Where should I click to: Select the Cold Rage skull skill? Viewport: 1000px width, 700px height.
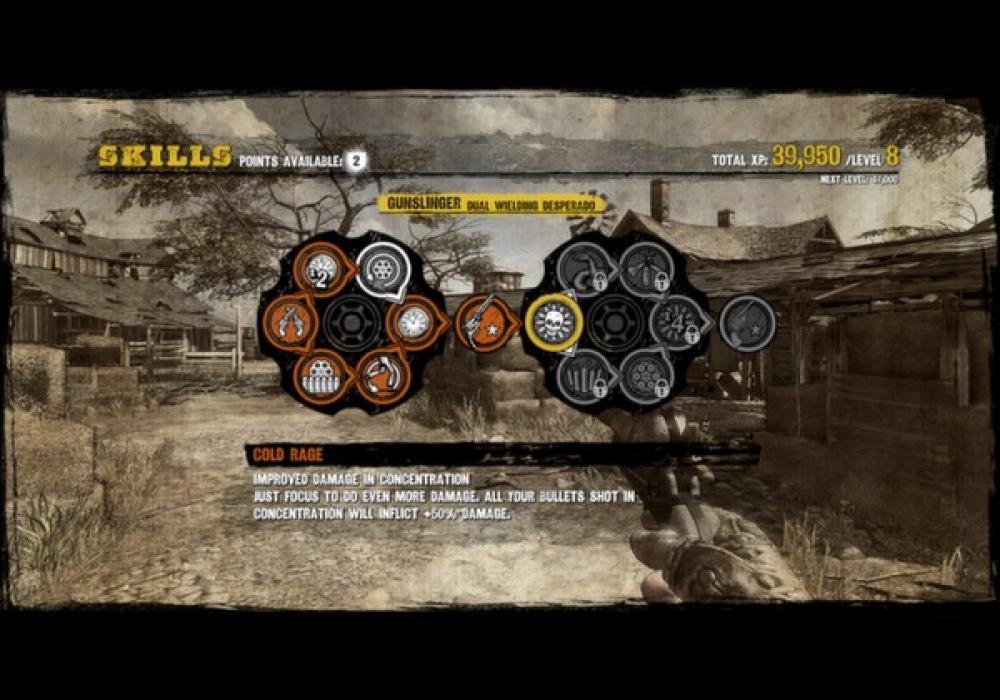pyautogui.click(x=553, y=322)
